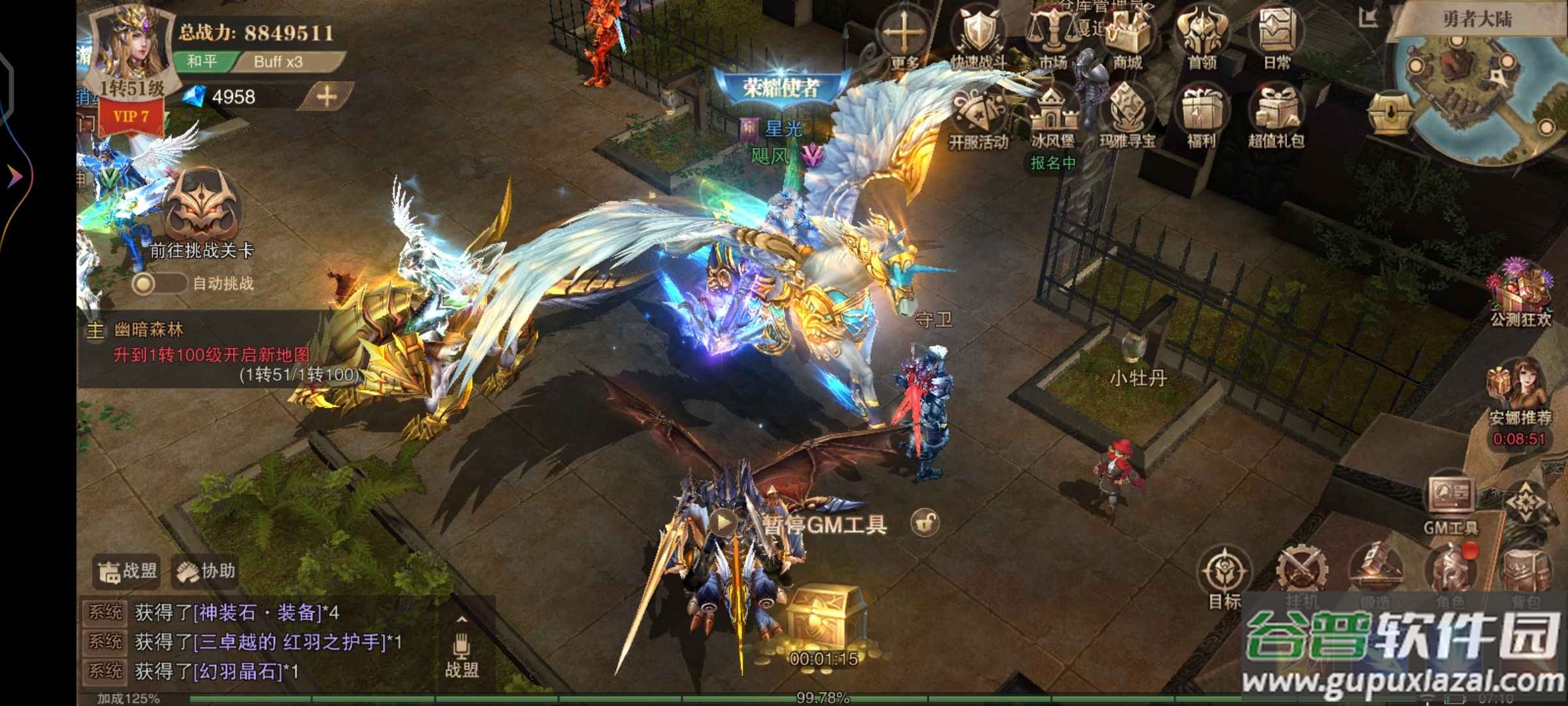Start 快速战斗 quick battle
This screenshot has width=1568, height=706.
[x=978, y=34]
